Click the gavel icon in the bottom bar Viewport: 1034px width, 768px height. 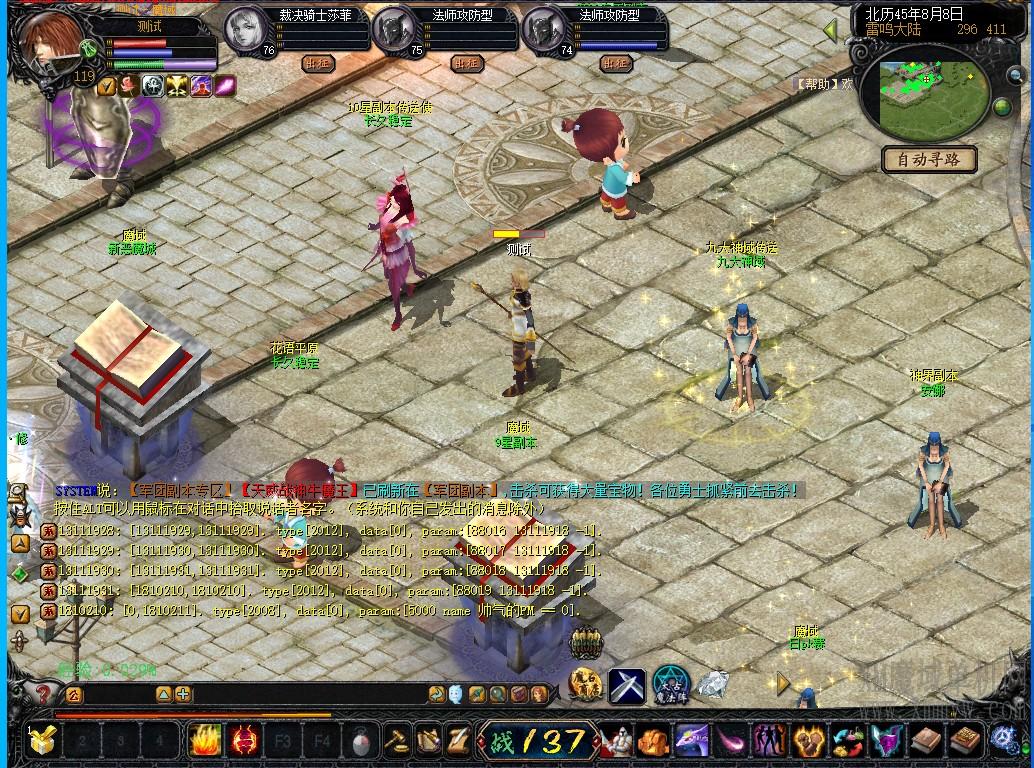pos(397,741)
